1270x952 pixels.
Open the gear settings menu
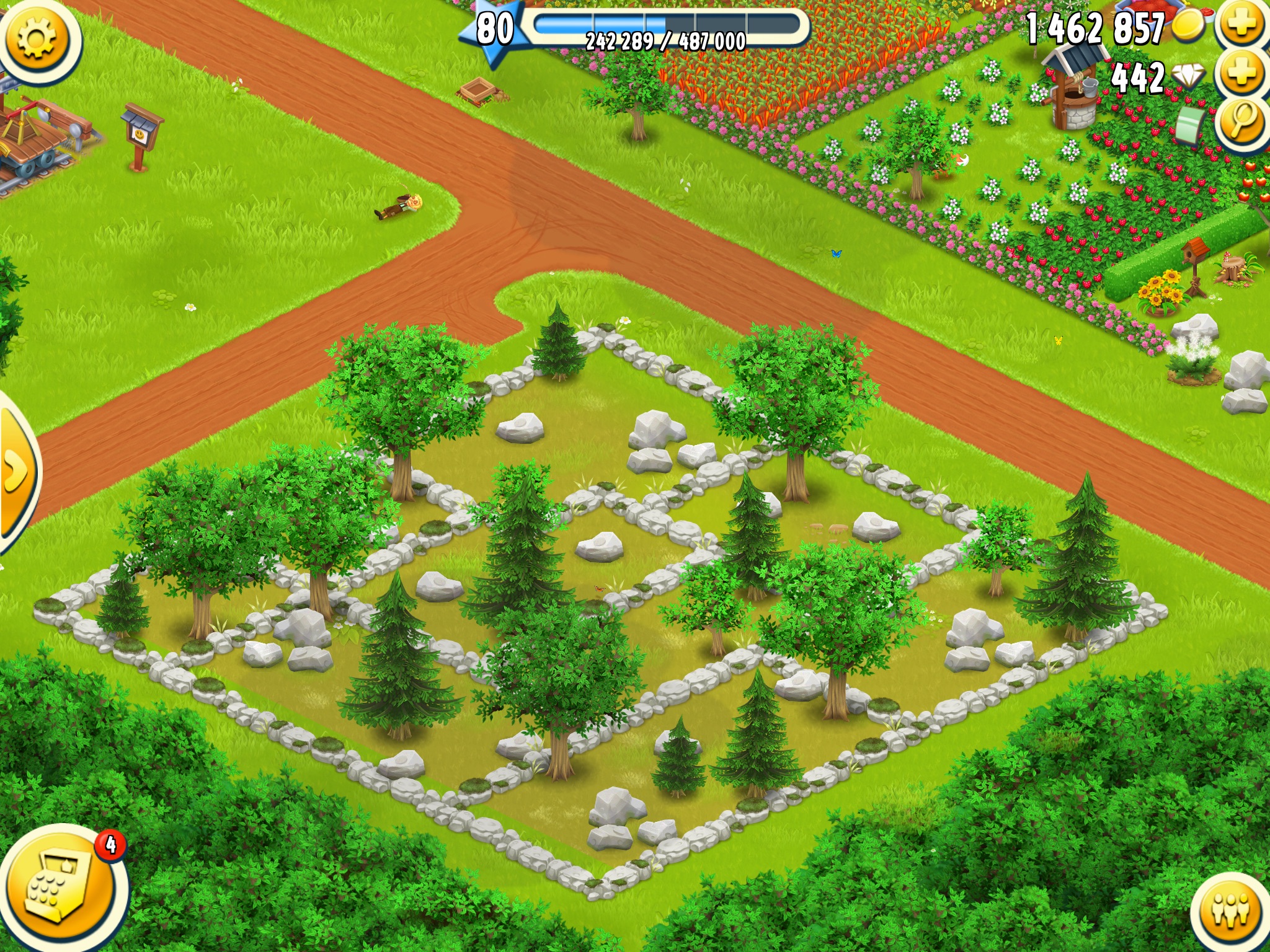(x=37, y=38)
